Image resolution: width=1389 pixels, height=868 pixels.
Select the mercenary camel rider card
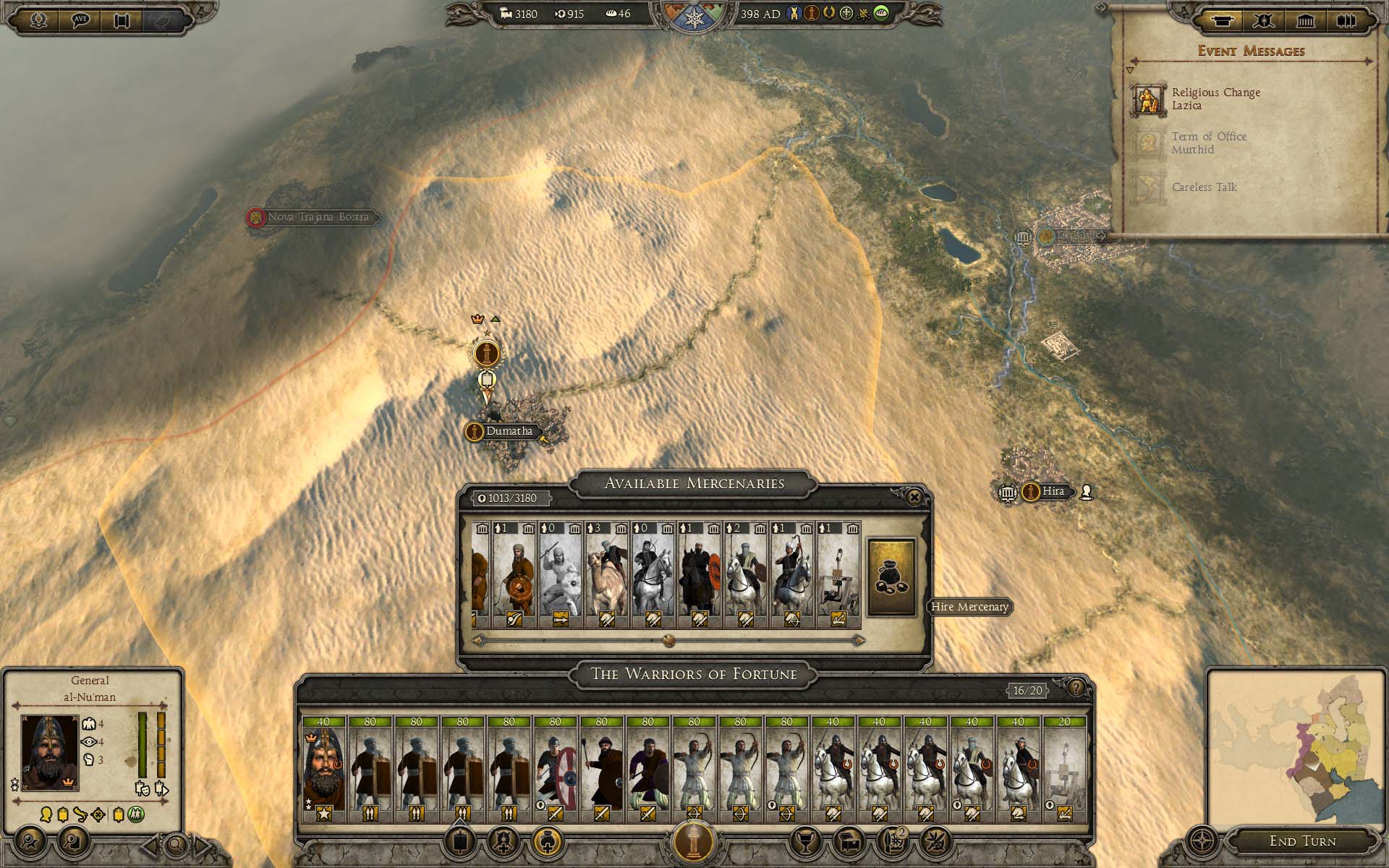(x=606, y=575)
